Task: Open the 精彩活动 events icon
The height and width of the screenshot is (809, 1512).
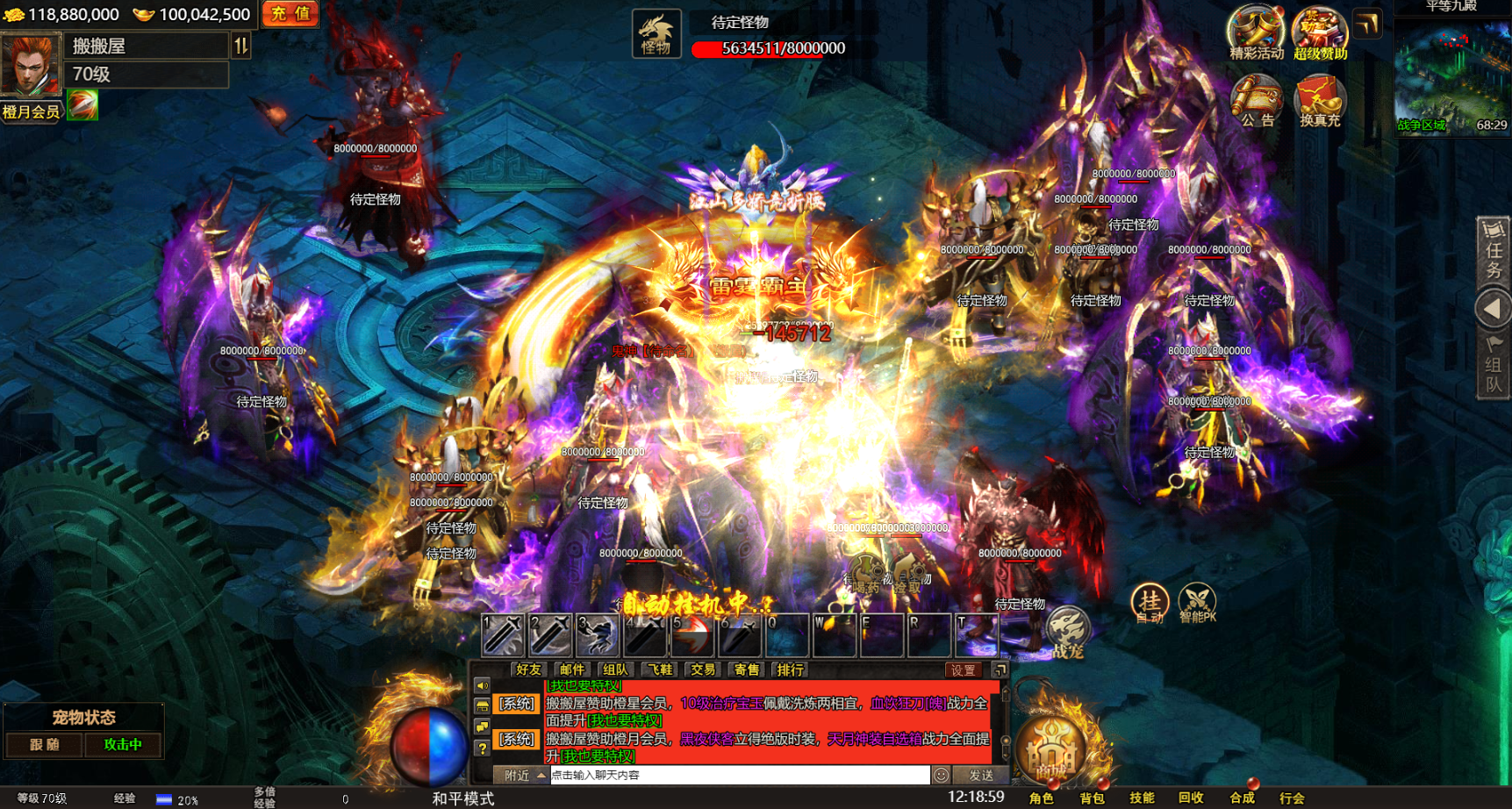Action: point(1256,33)
